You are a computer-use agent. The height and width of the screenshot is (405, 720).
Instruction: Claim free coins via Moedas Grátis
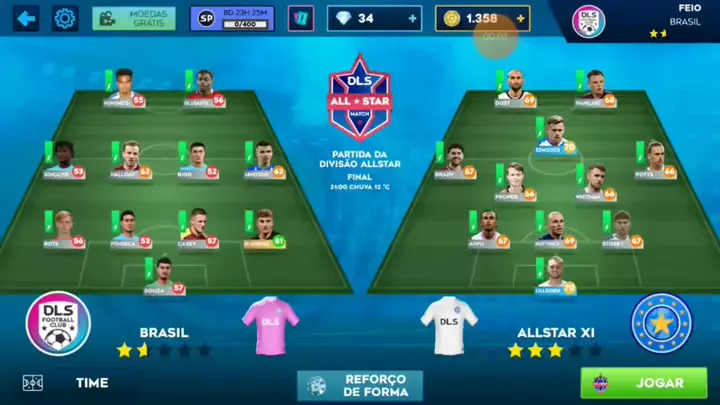(x=133, y=18)
